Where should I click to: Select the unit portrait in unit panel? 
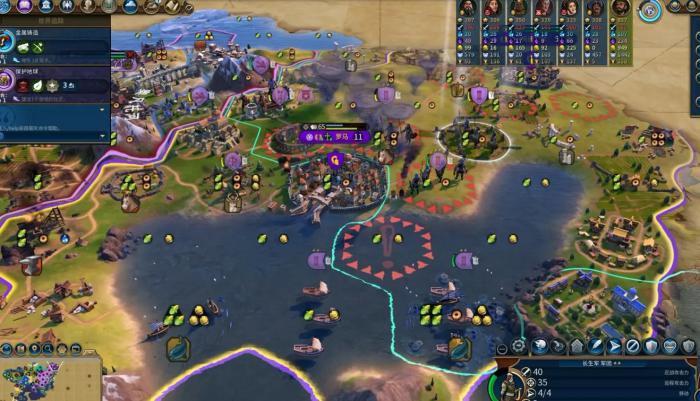pos(510,383)
